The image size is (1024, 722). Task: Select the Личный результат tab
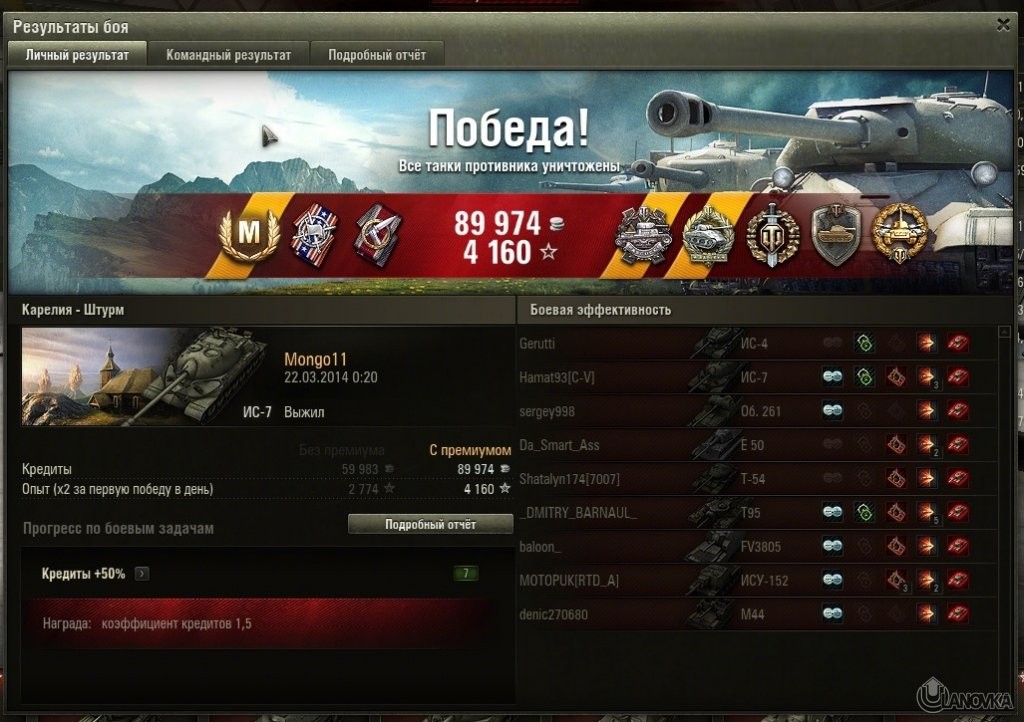click(x=77, y=55)
